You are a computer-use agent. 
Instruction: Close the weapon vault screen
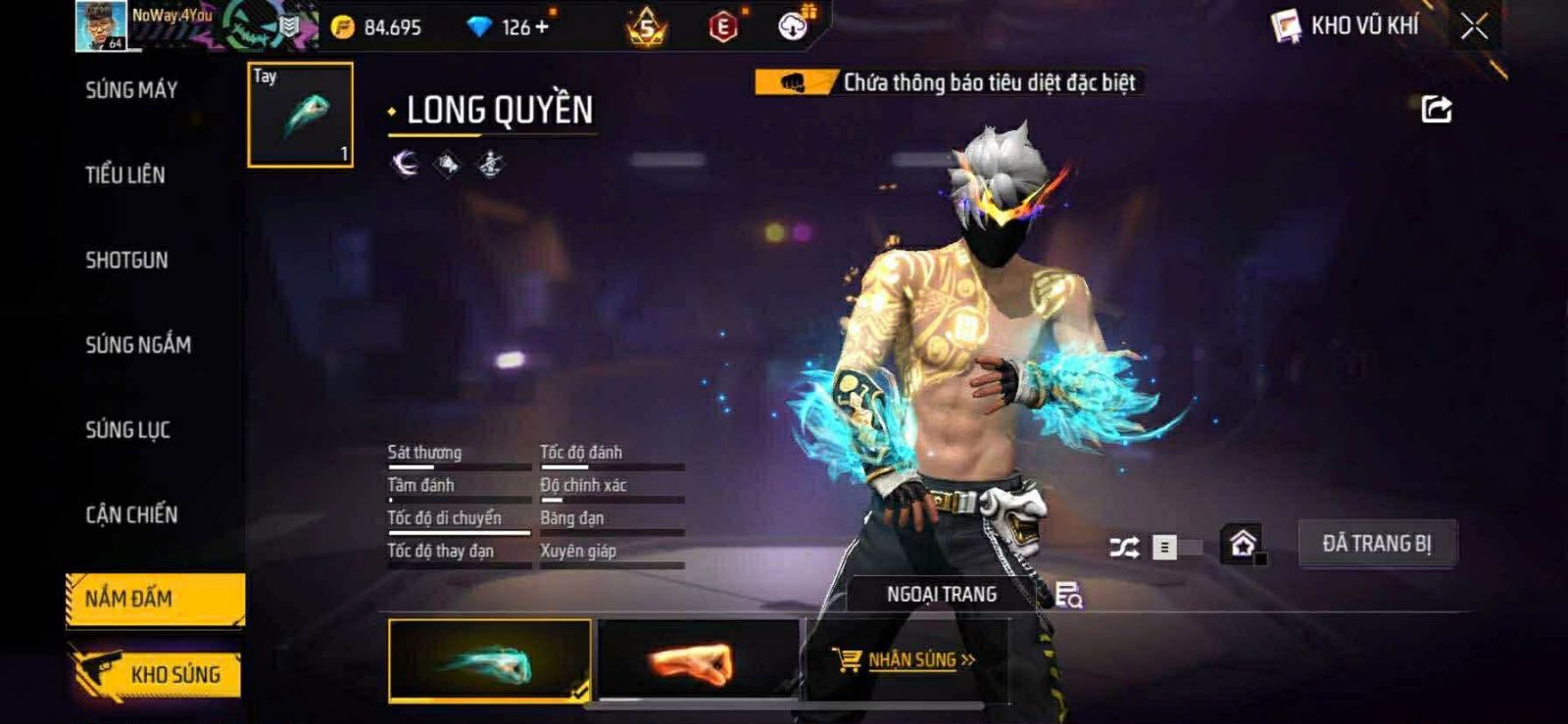pyautogui.click(x=1474, y=26)
